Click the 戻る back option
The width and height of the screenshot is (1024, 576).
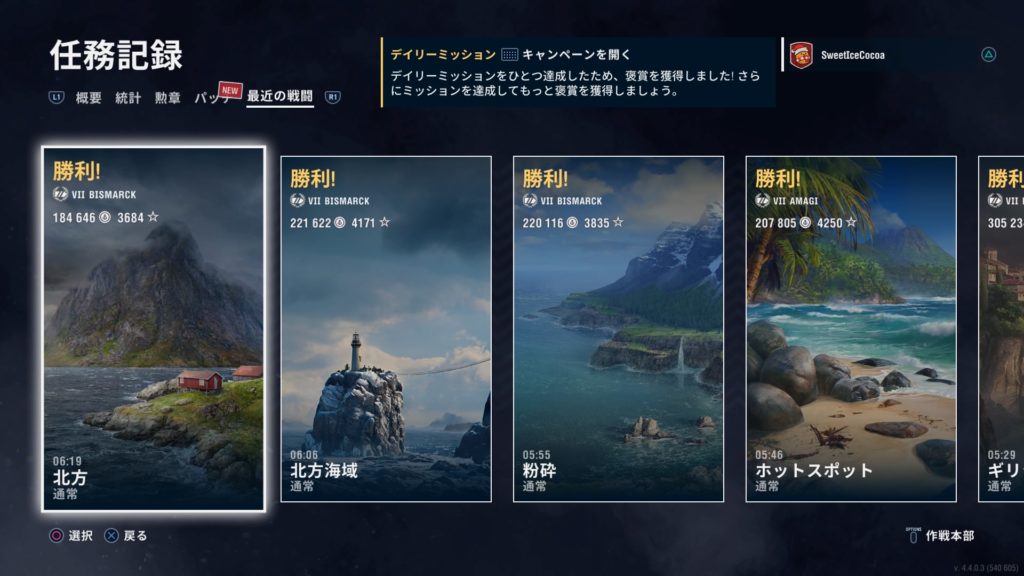(x=126, y=536)
